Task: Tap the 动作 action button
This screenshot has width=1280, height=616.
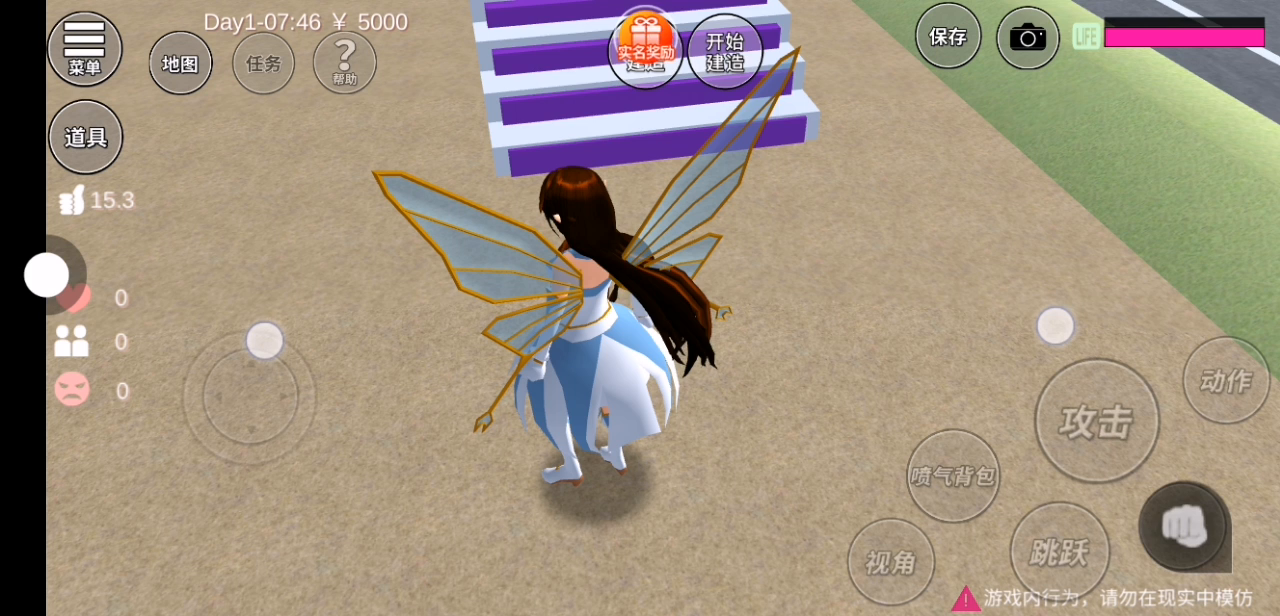Action: click(x=1226, y=380)
